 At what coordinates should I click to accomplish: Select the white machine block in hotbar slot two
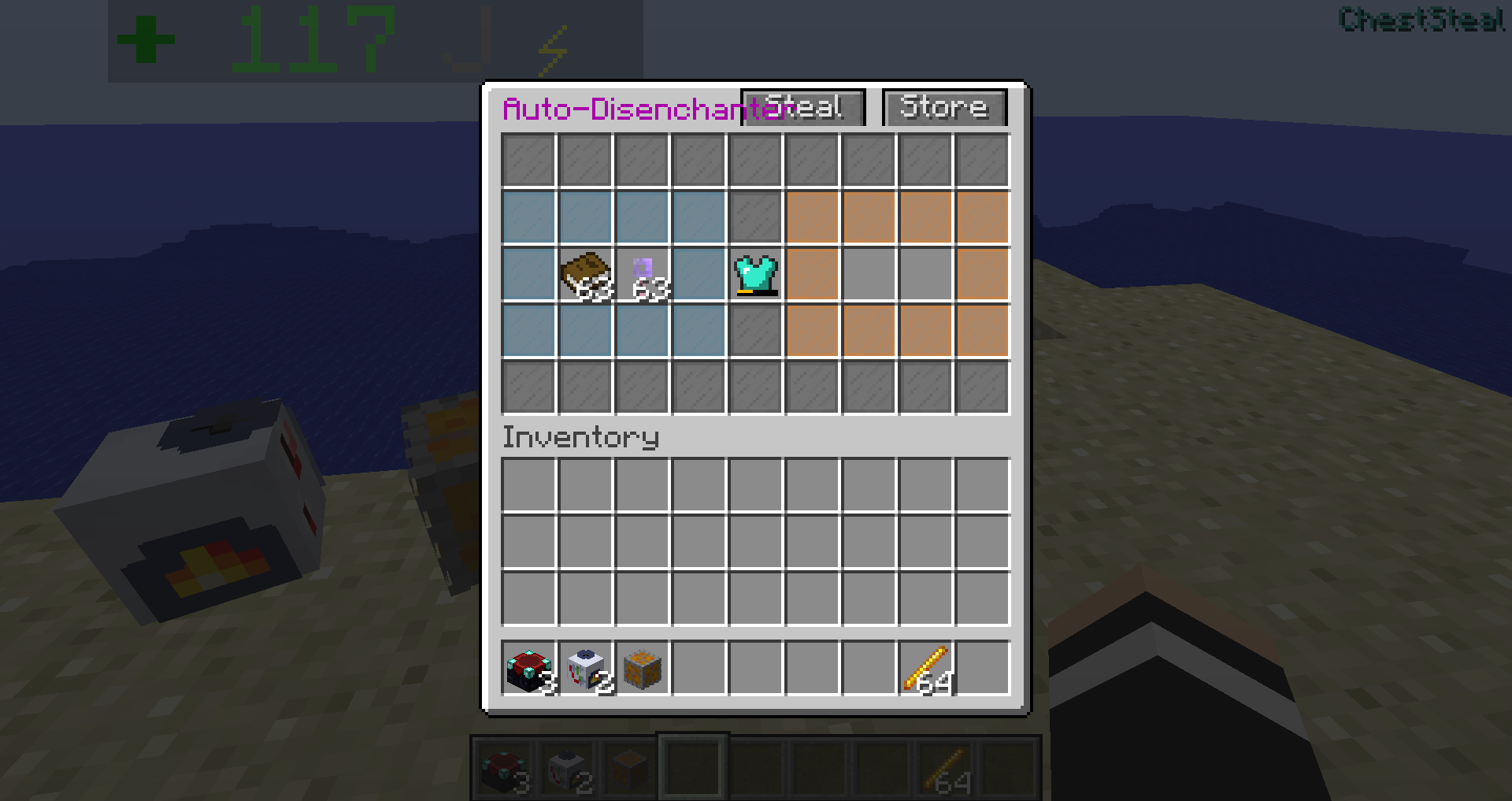(587, 668)
